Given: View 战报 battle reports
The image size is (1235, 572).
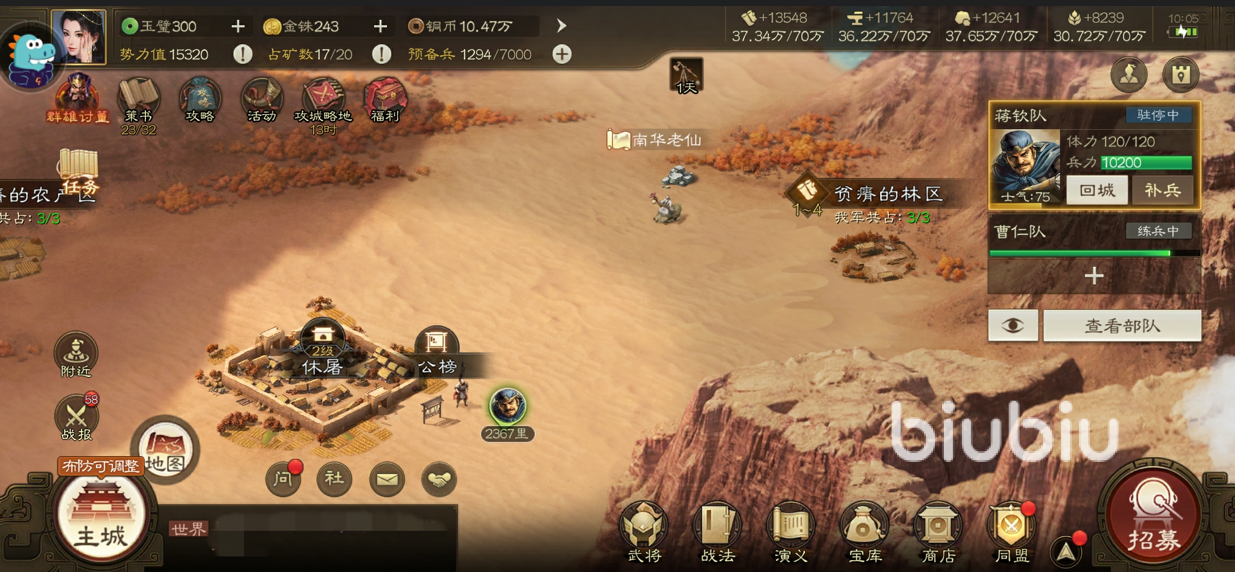Looking at the screenshot, I should 76,418.
